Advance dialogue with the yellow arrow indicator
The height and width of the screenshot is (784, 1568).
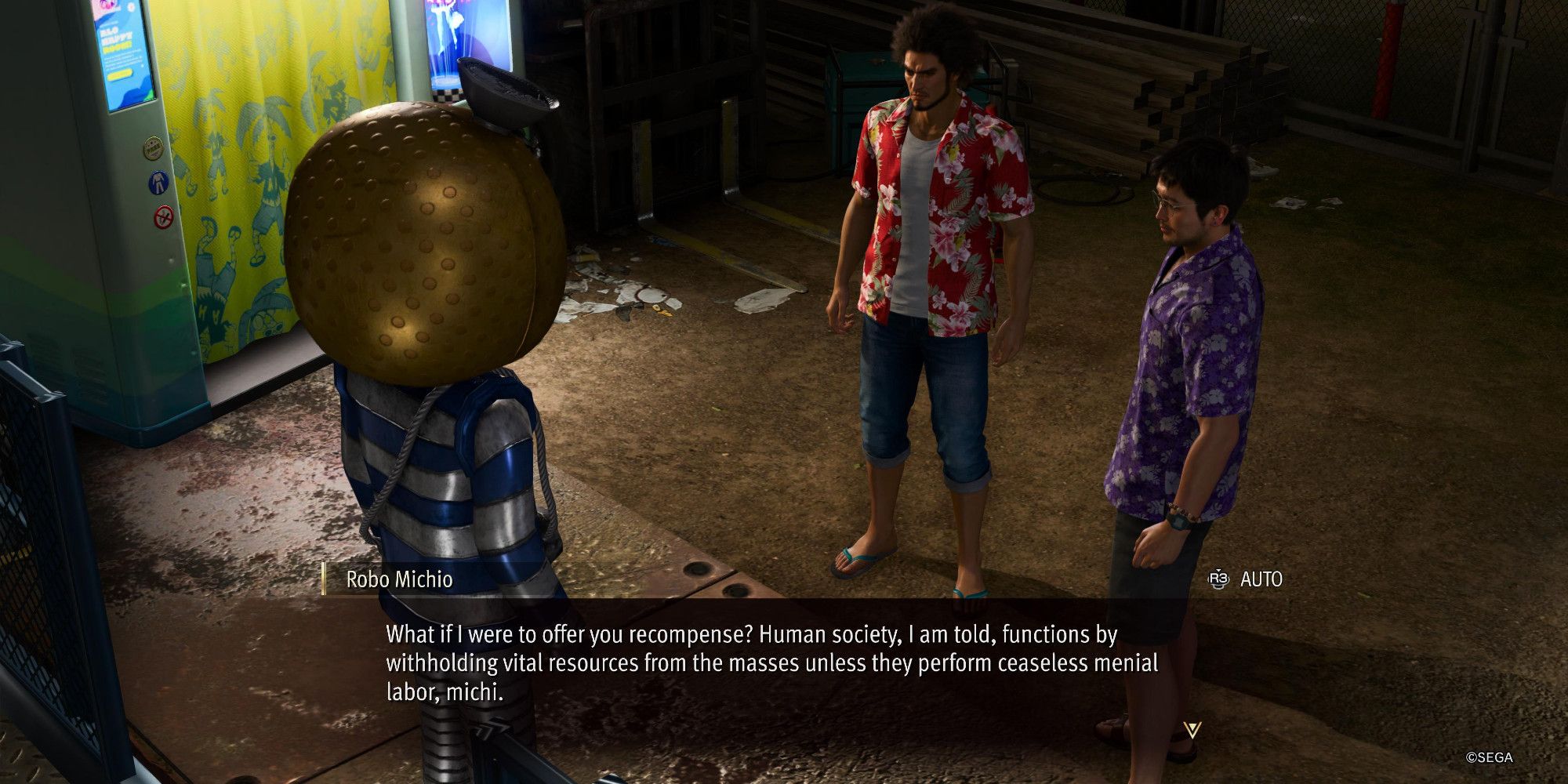pyautogui.click(x=1192, y=731)
